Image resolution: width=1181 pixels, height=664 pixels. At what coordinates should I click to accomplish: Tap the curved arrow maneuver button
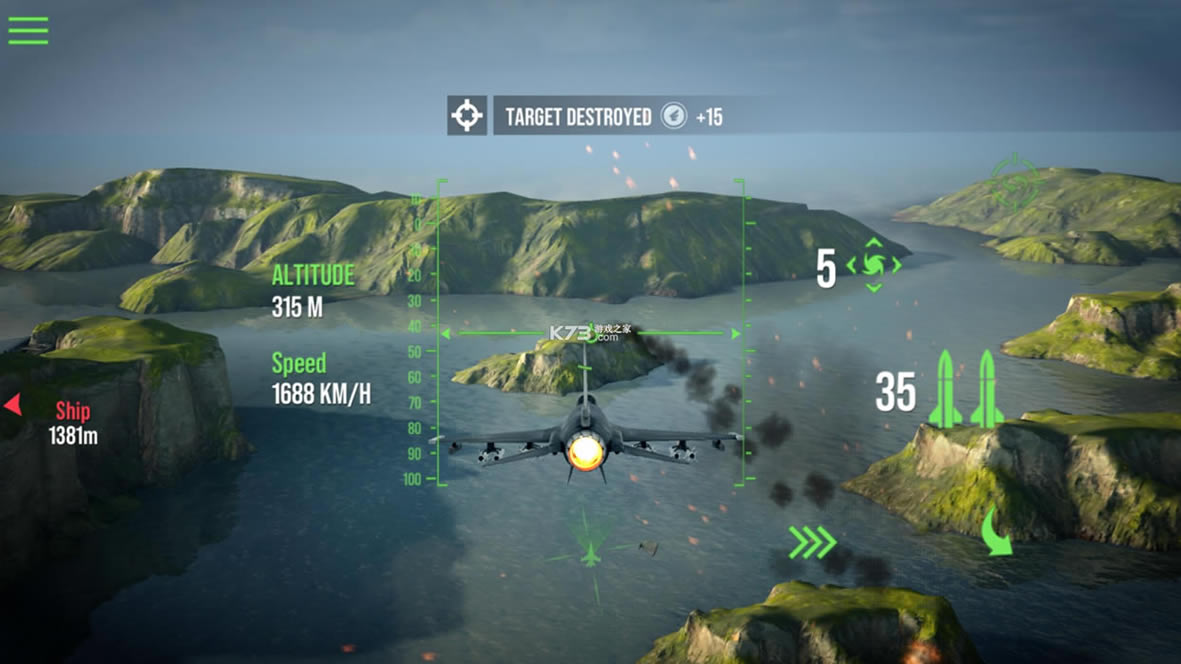pyautogui.click(x=995, y=532)
